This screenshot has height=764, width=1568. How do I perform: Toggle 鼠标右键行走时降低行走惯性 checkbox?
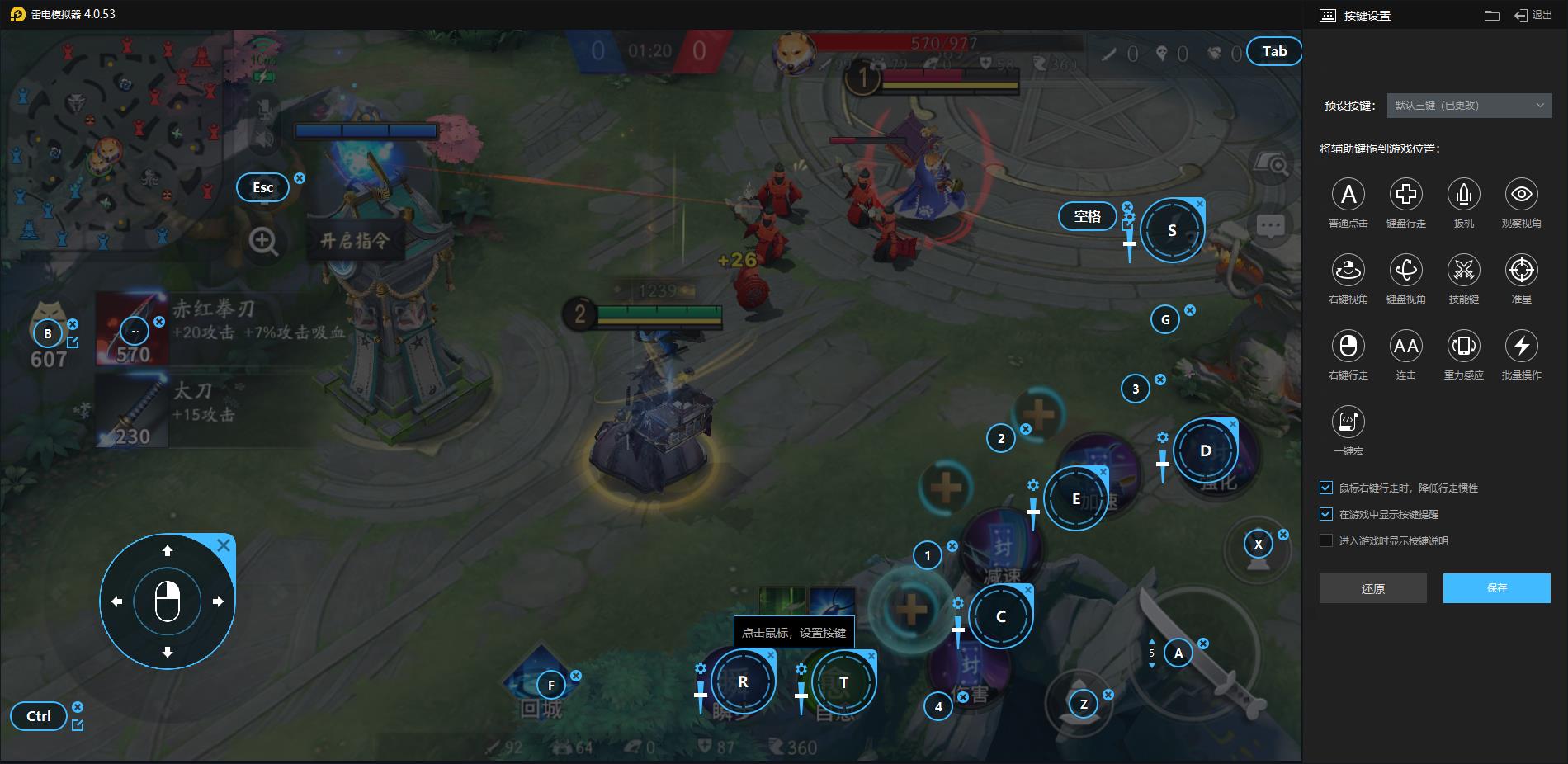pos(1326,488)
